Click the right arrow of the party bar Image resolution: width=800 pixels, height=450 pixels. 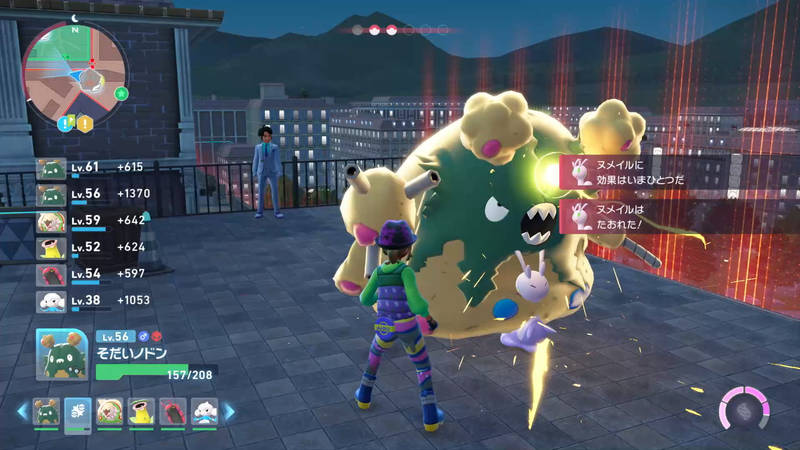click(x=230, y=412)
